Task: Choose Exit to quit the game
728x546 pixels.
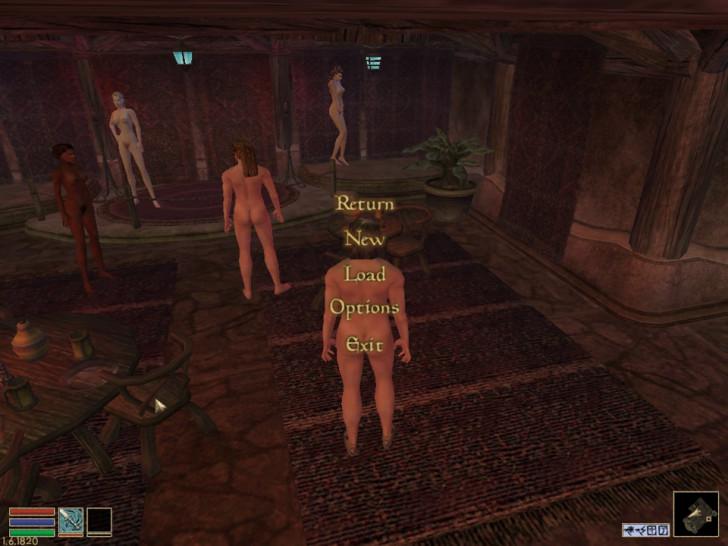Action: click(364, 345)
